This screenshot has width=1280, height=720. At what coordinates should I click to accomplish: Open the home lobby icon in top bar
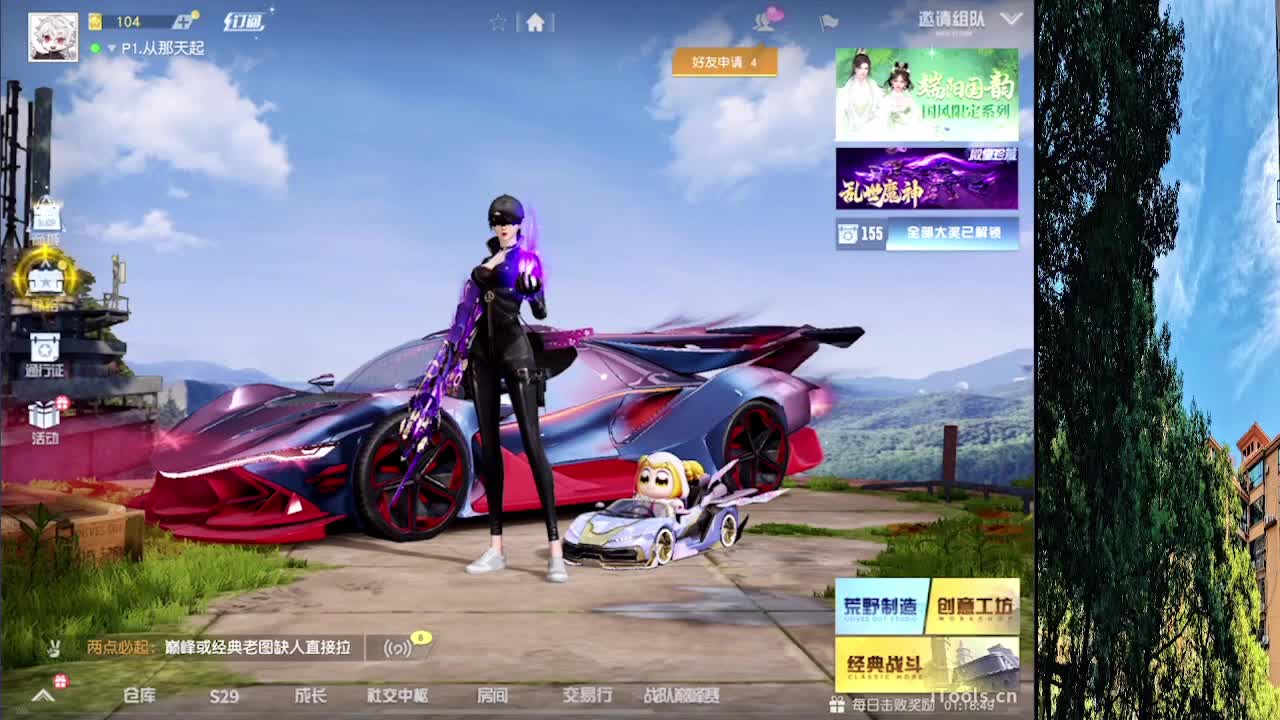537,22
